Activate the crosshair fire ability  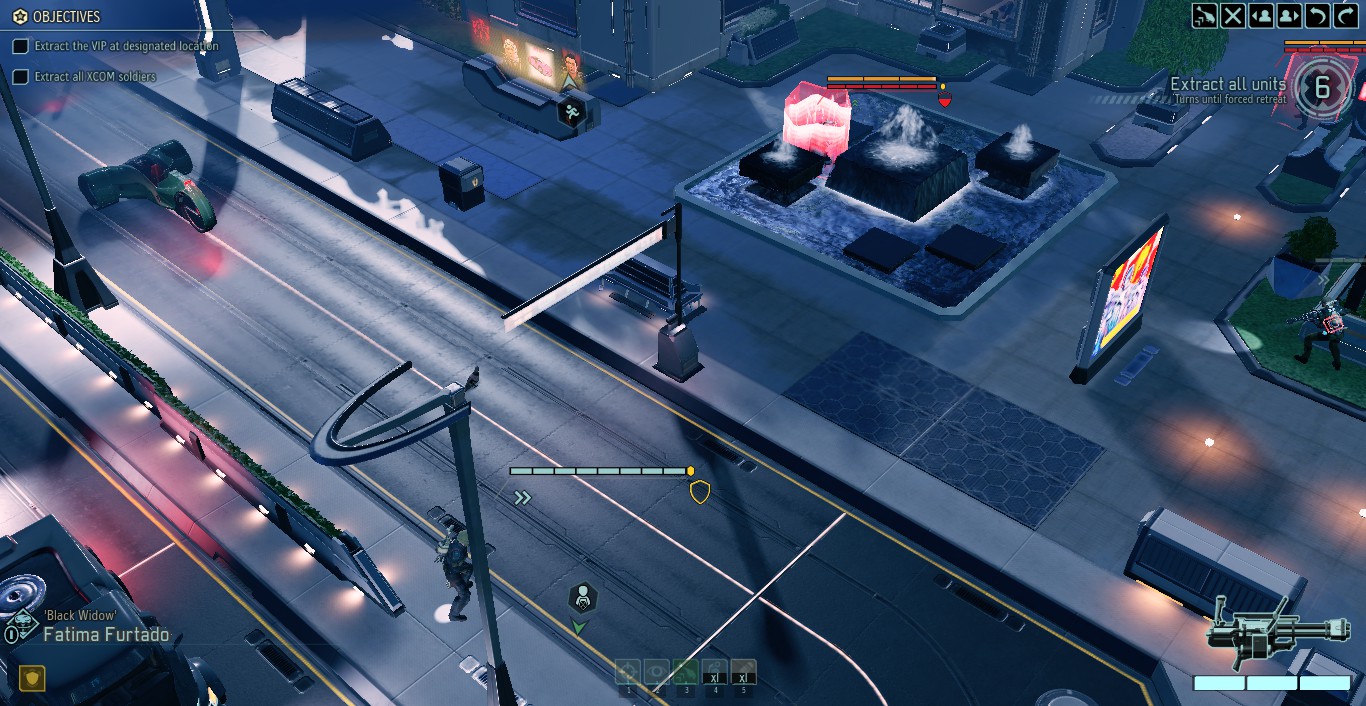tap(628, 673)
